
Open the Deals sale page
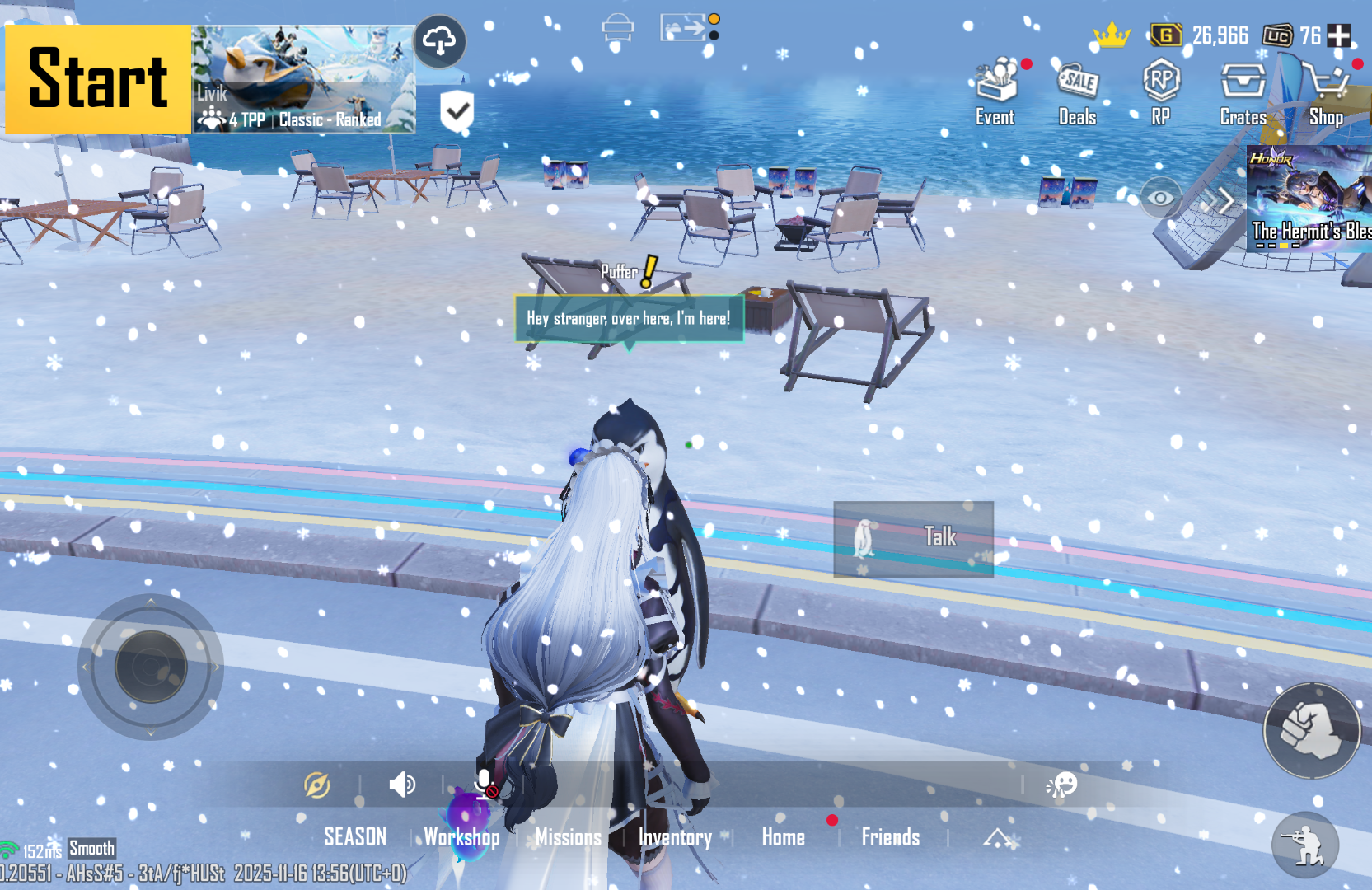1077,92
